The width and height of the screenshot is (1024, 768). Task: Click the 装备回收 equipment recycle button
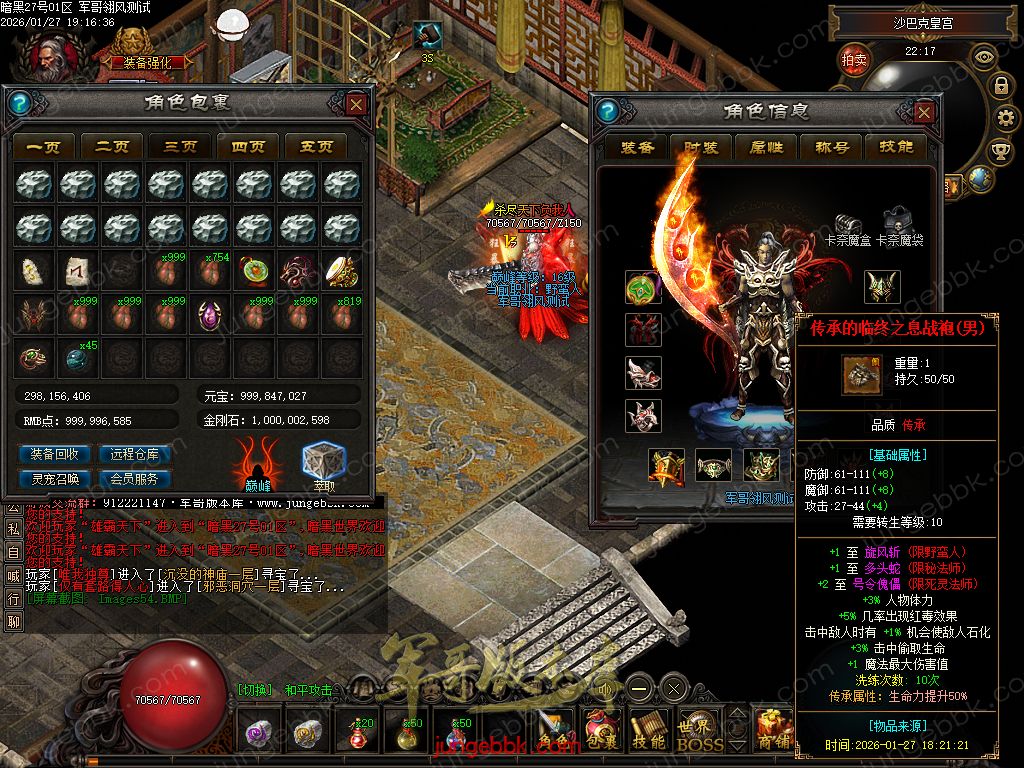55,454
